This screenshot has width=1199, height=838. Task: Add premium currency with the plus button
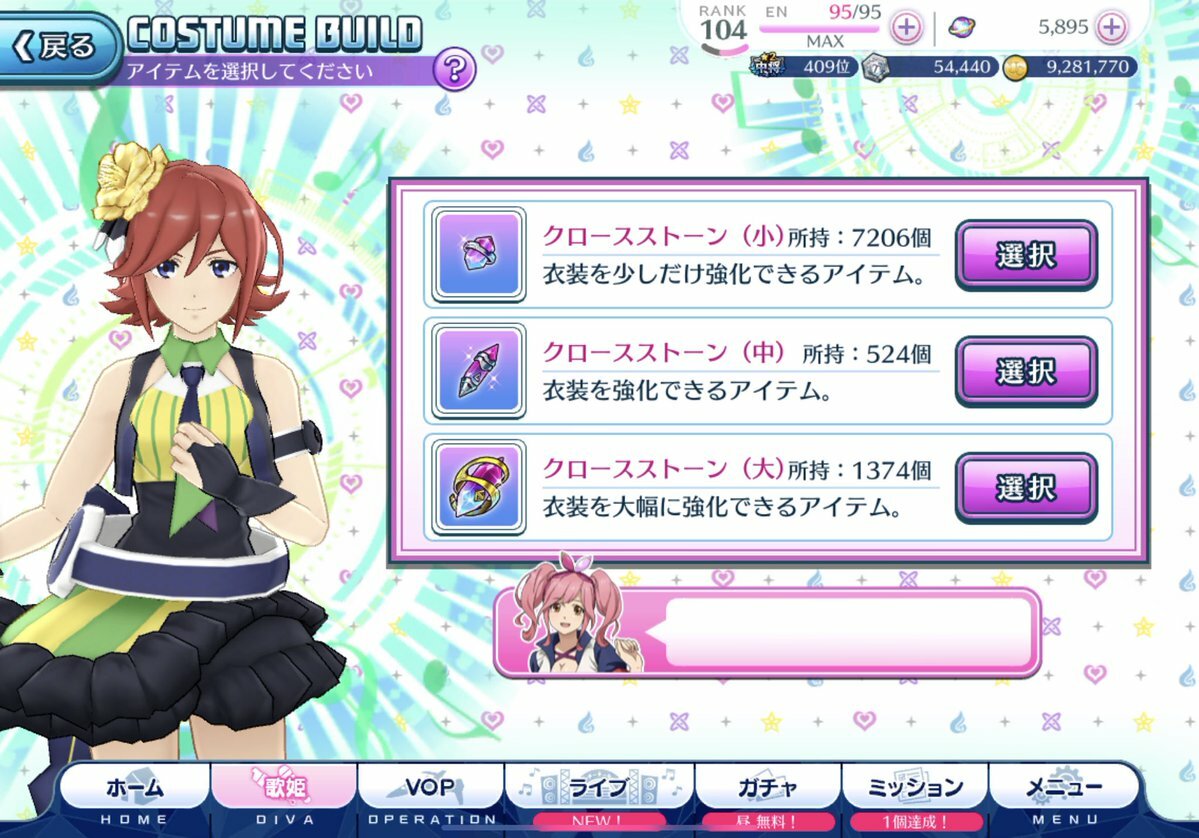point(1111,28)
